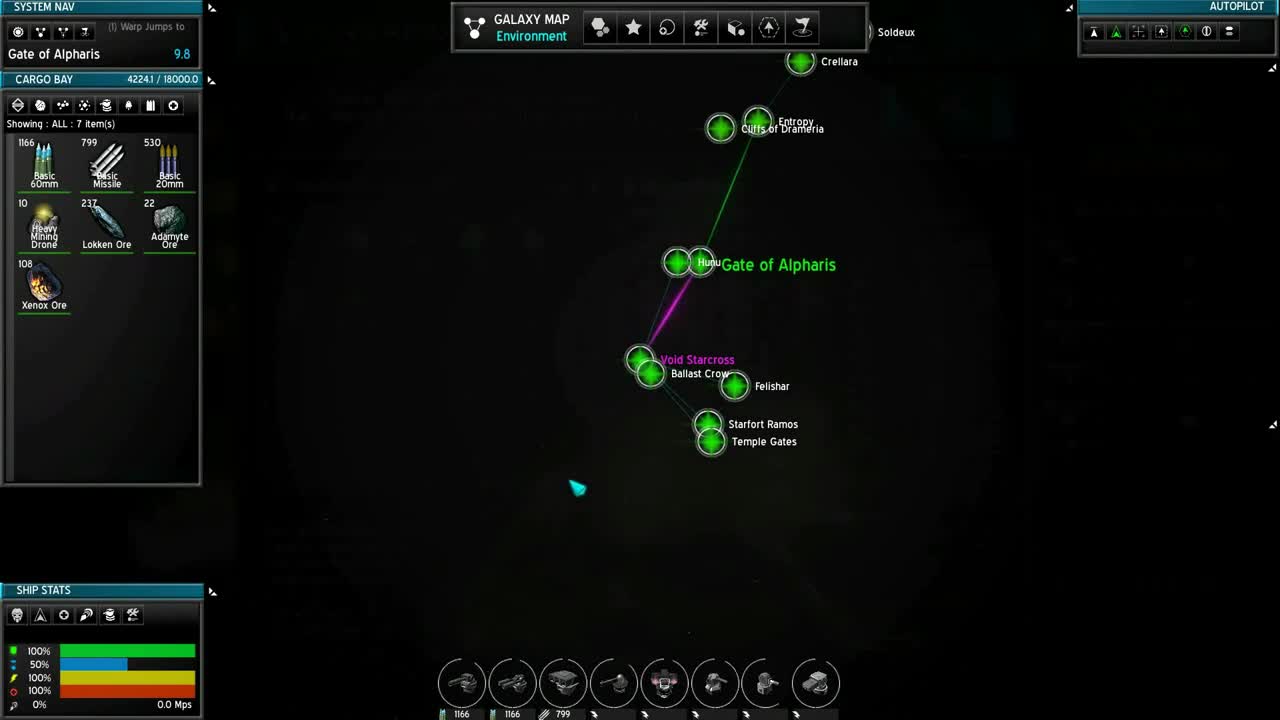This screenshot has height=720, width=1280.
Task: Click the wrench tools icon in Galaxy Map toolbar
Action: click(x=700, y=27)
